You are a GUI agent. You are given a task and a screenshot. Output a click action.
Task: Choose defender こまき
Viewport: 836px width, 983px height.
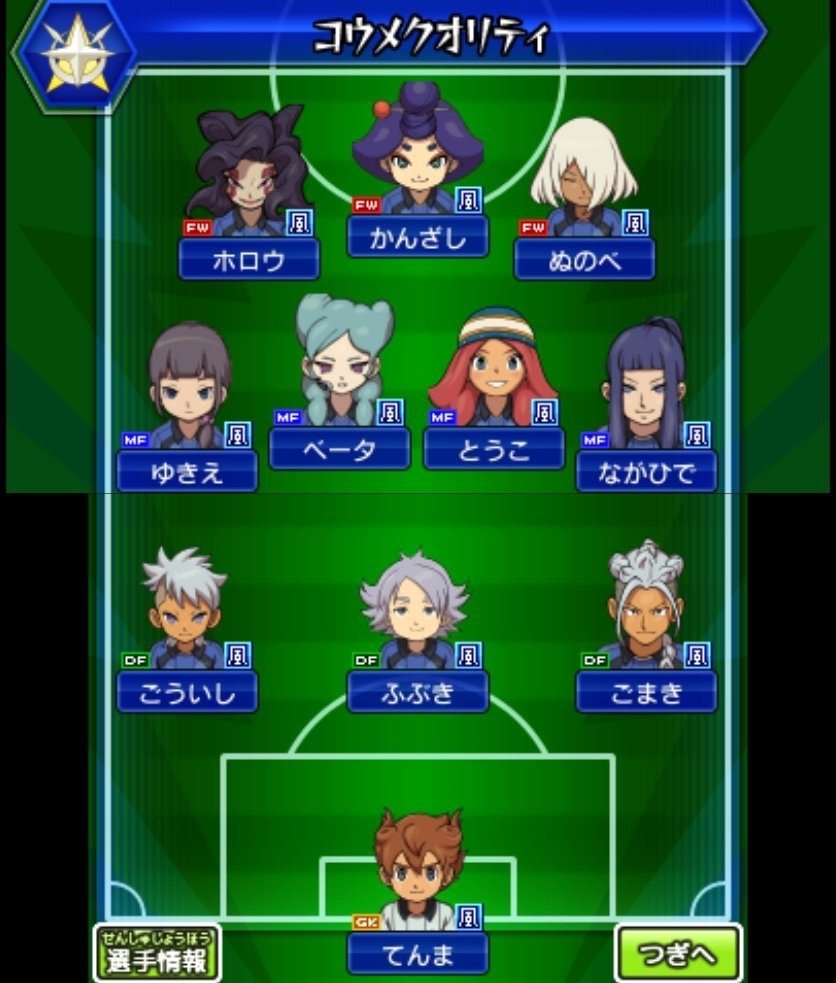[x=646, y=692]
